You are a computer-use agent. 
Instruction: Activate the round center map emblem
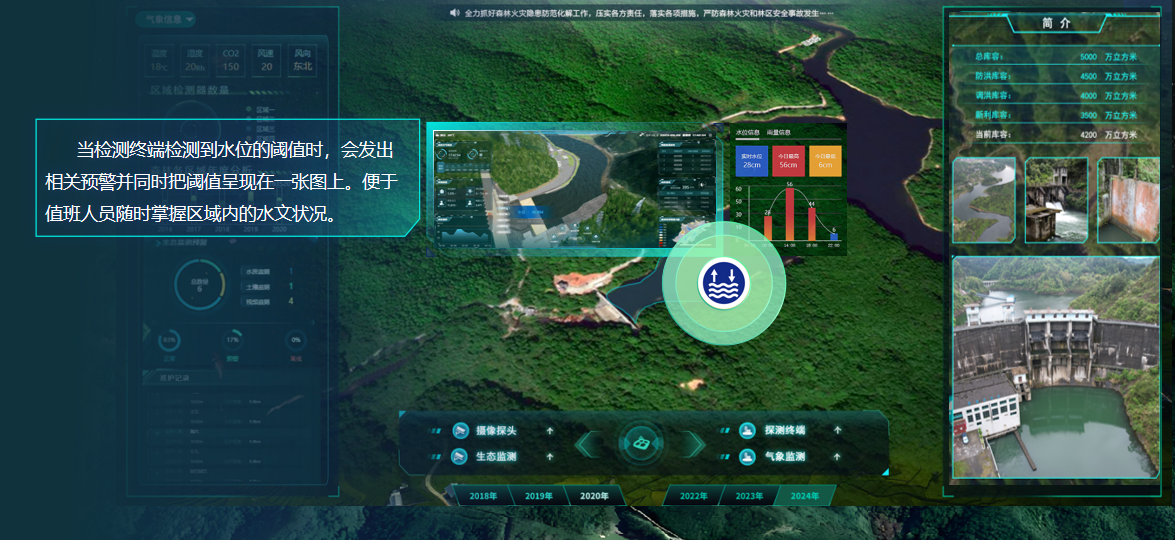[641, 442]
